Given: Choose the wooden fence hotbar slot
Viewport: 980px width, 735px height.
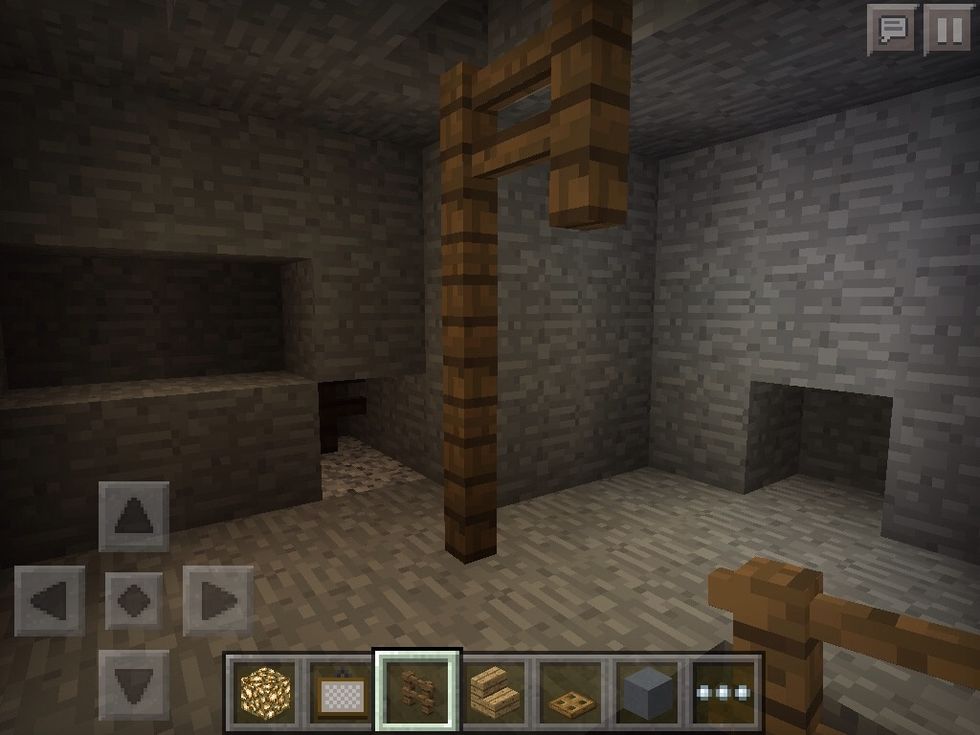Looking at the screenshot, I should [417, 691].
